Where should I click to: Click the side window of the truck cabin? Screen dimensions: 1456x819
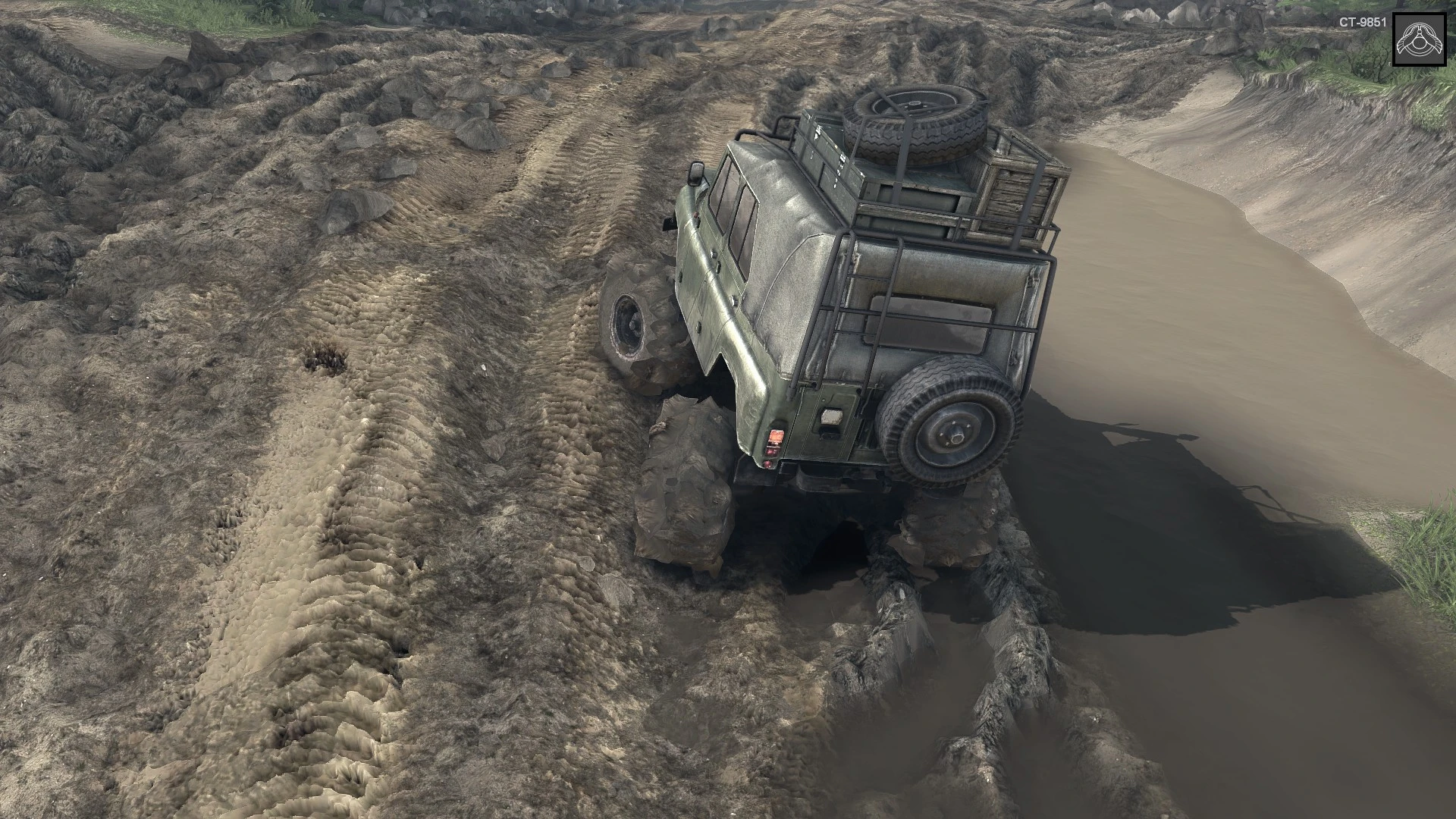(739, 227)
